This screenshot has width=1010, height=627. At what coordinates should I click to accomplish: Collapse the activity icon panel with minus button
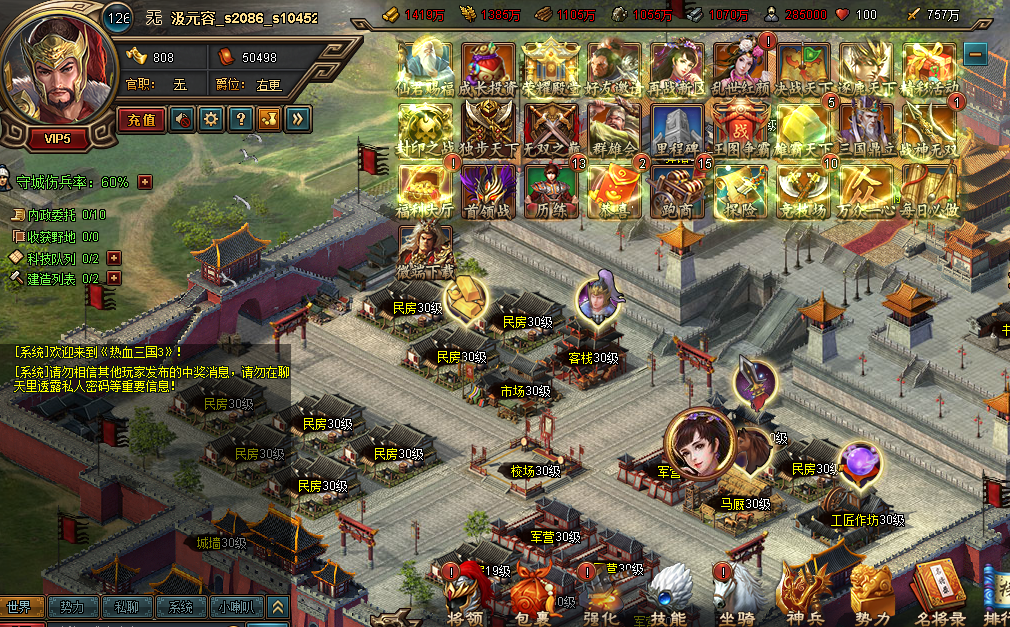[974, 53]
